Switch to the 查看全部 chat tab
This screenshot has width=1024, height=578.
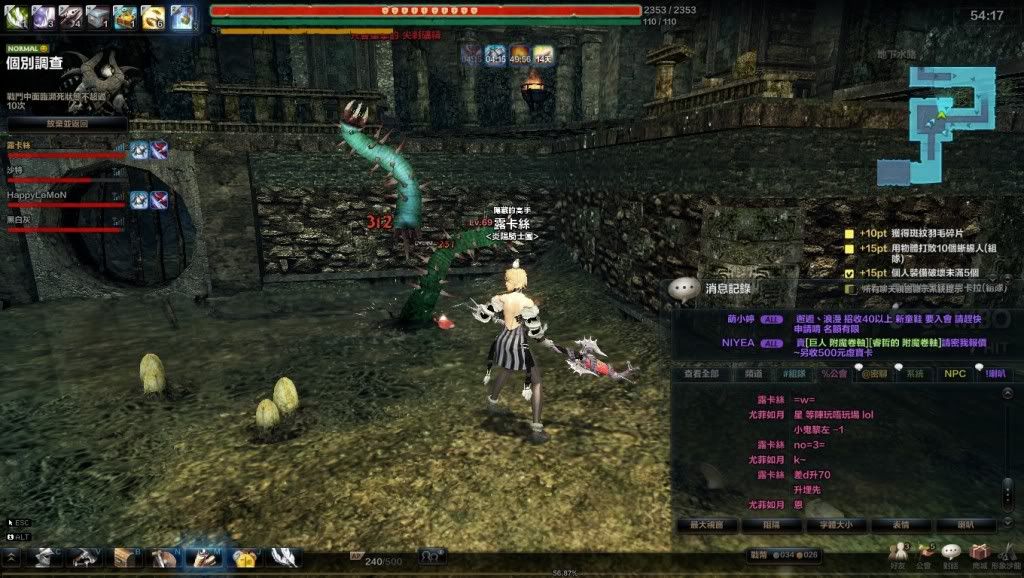[x=701, y=374]
